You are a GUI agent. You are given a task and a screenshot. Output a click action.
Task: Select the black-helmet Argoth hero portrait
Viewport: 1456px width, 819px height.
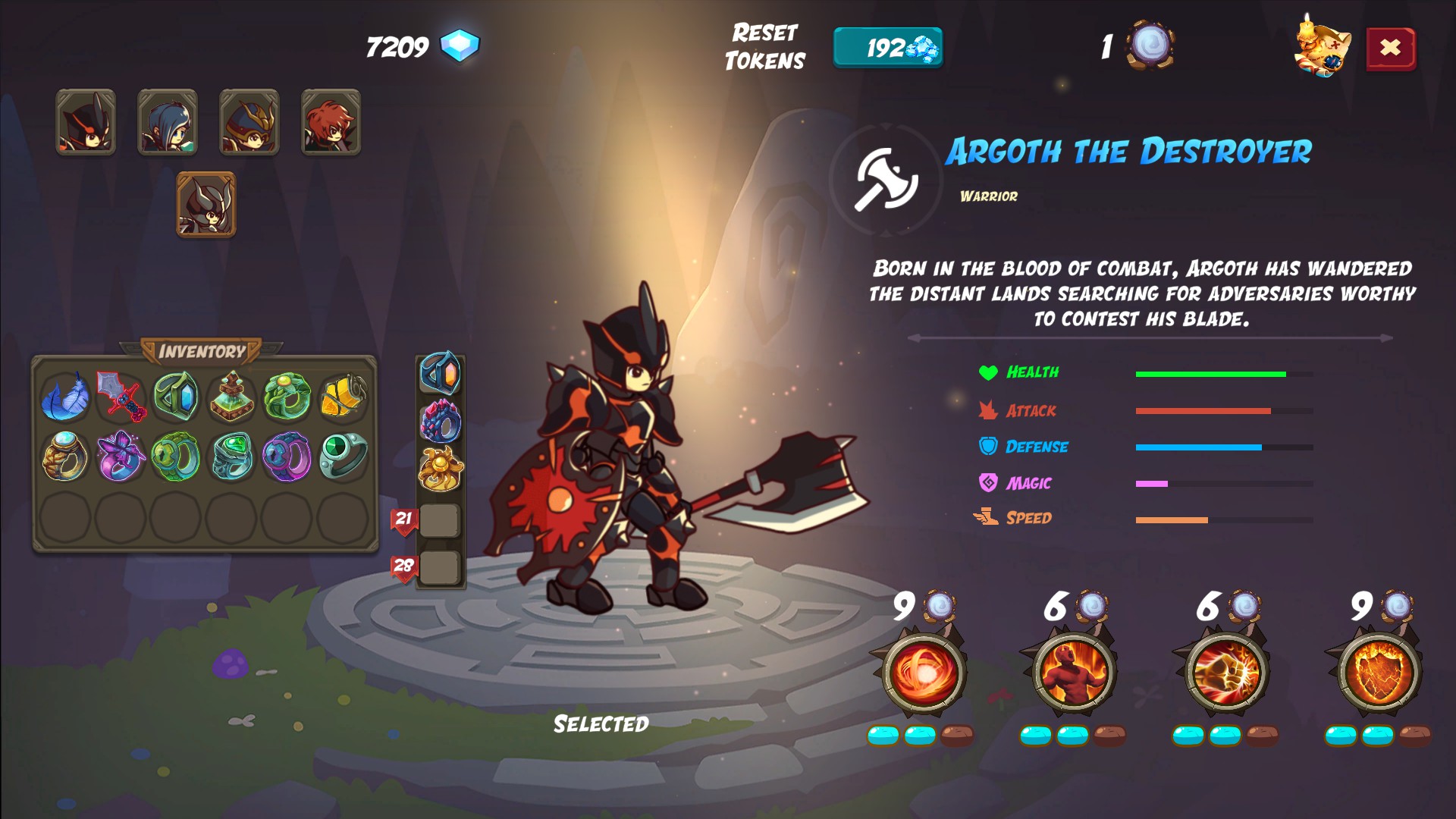coord(86,123)
